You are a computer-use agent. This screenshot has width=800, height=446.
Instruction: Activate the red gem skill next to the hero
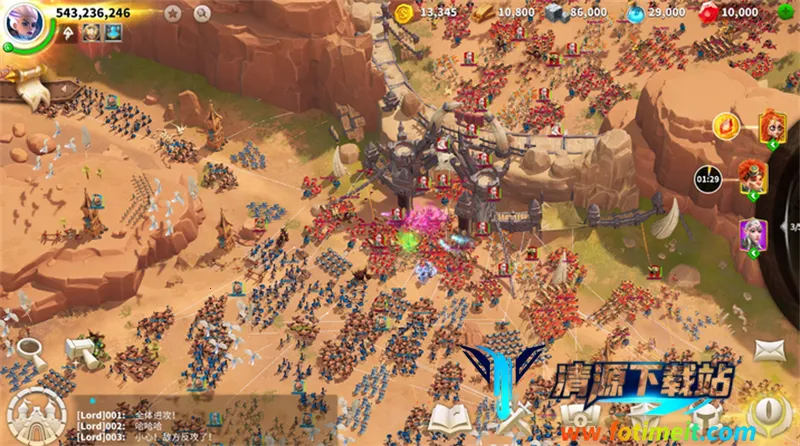click(726, 126)
